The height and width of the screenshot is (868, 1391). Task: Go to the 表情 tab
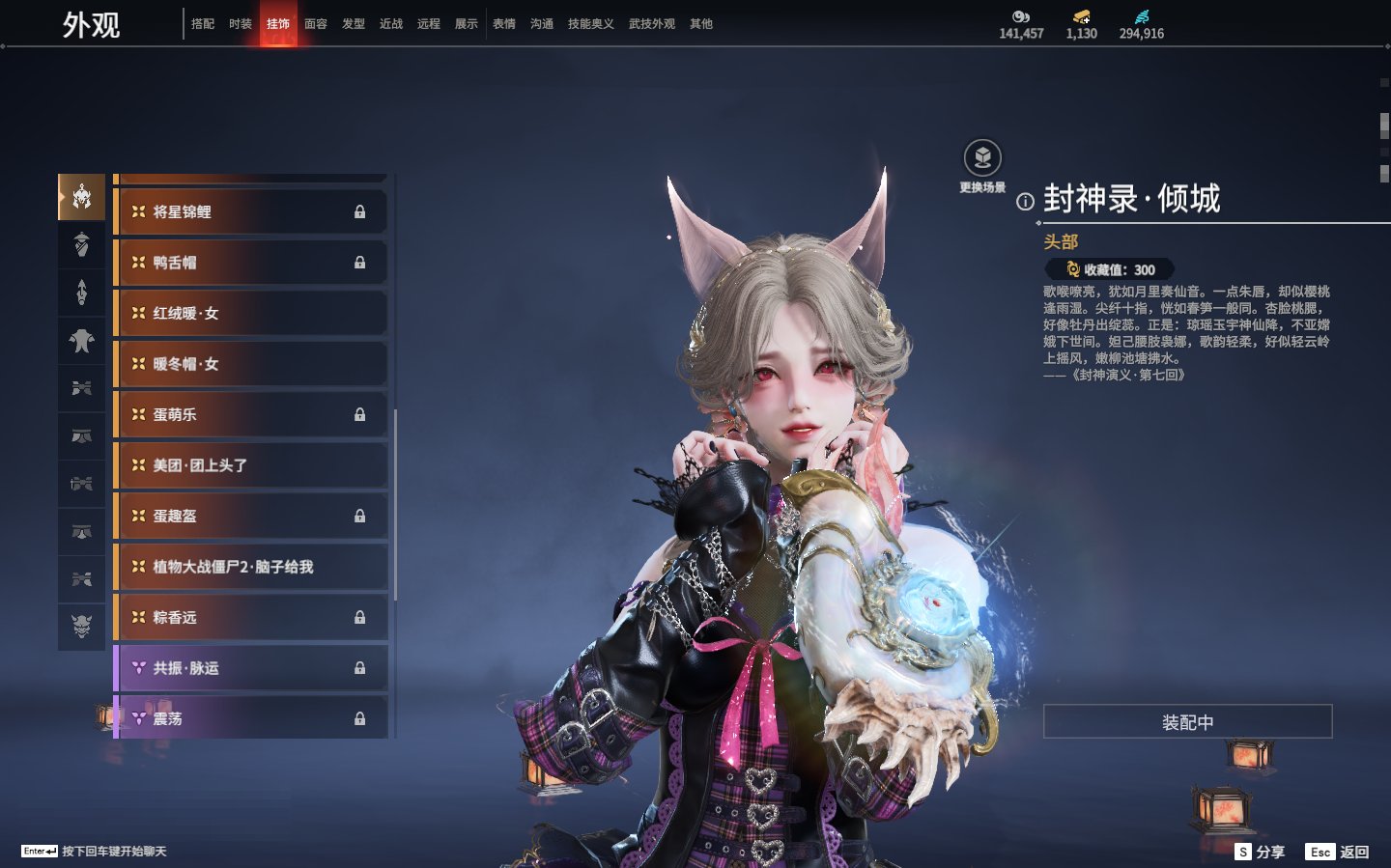(504, 24)
